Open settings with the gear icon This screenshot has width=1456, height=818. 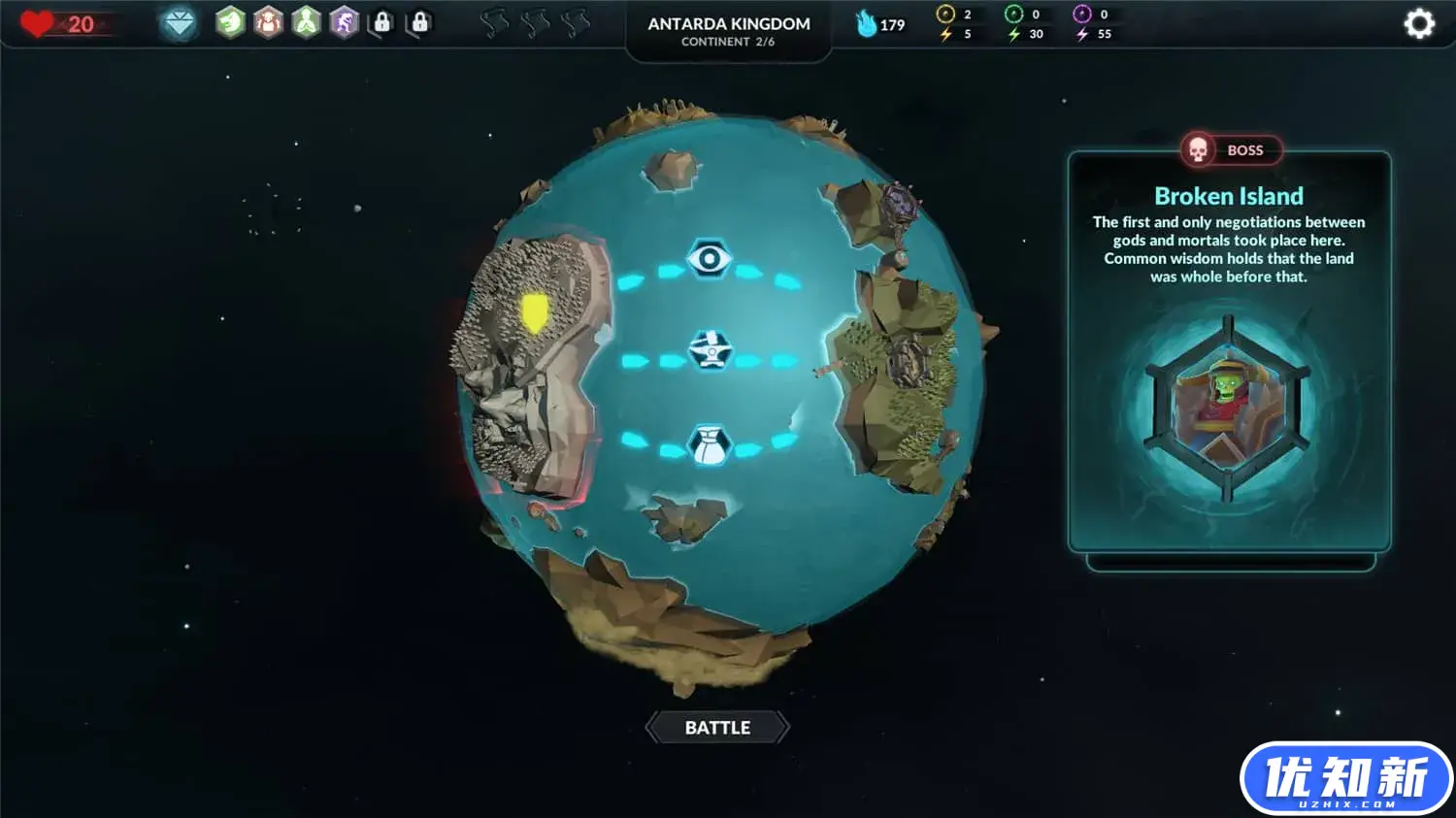click(x=1419, y=24)
